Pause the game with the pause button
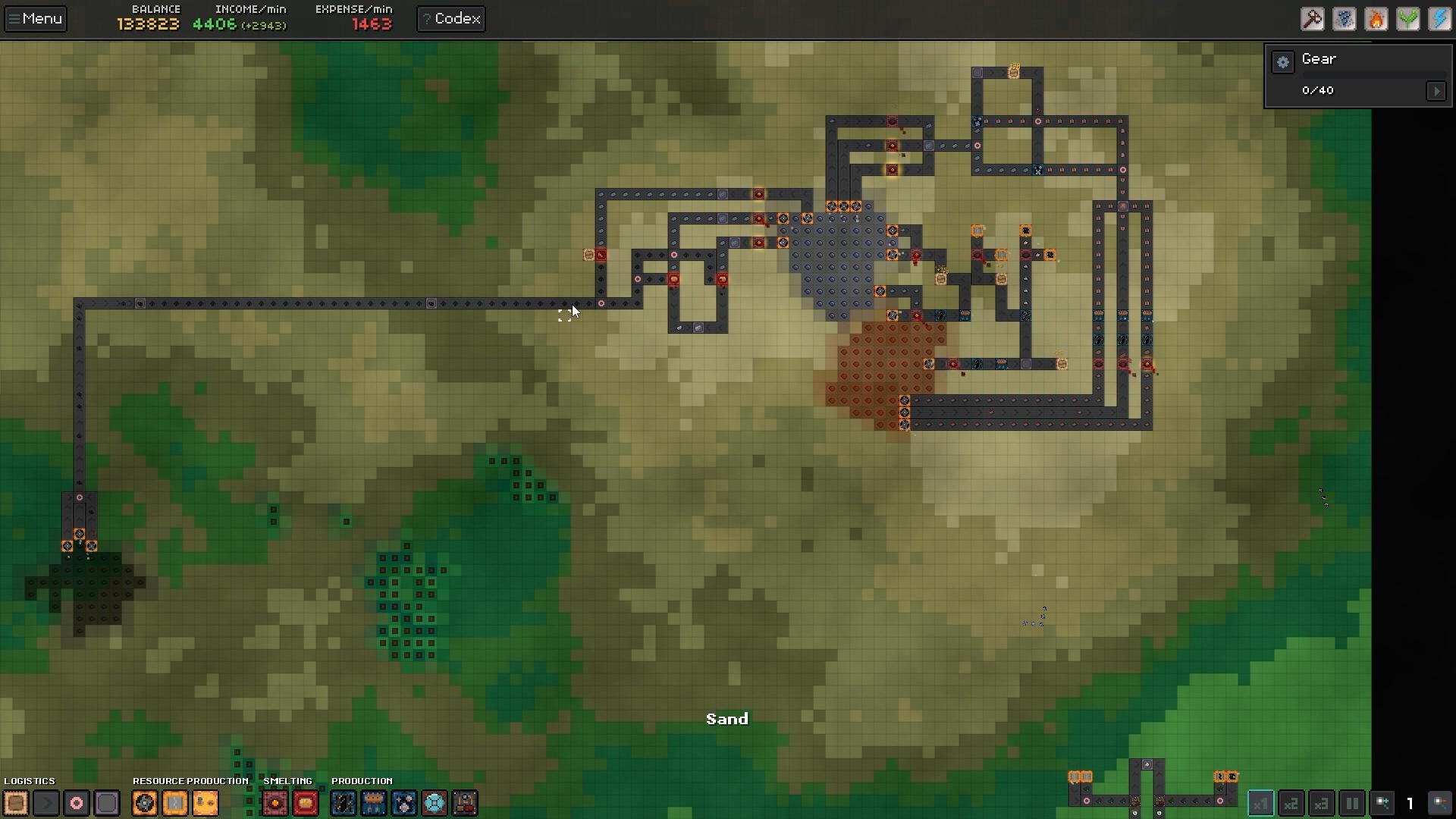This screenshot has width=1456, height=819. 1352,804
